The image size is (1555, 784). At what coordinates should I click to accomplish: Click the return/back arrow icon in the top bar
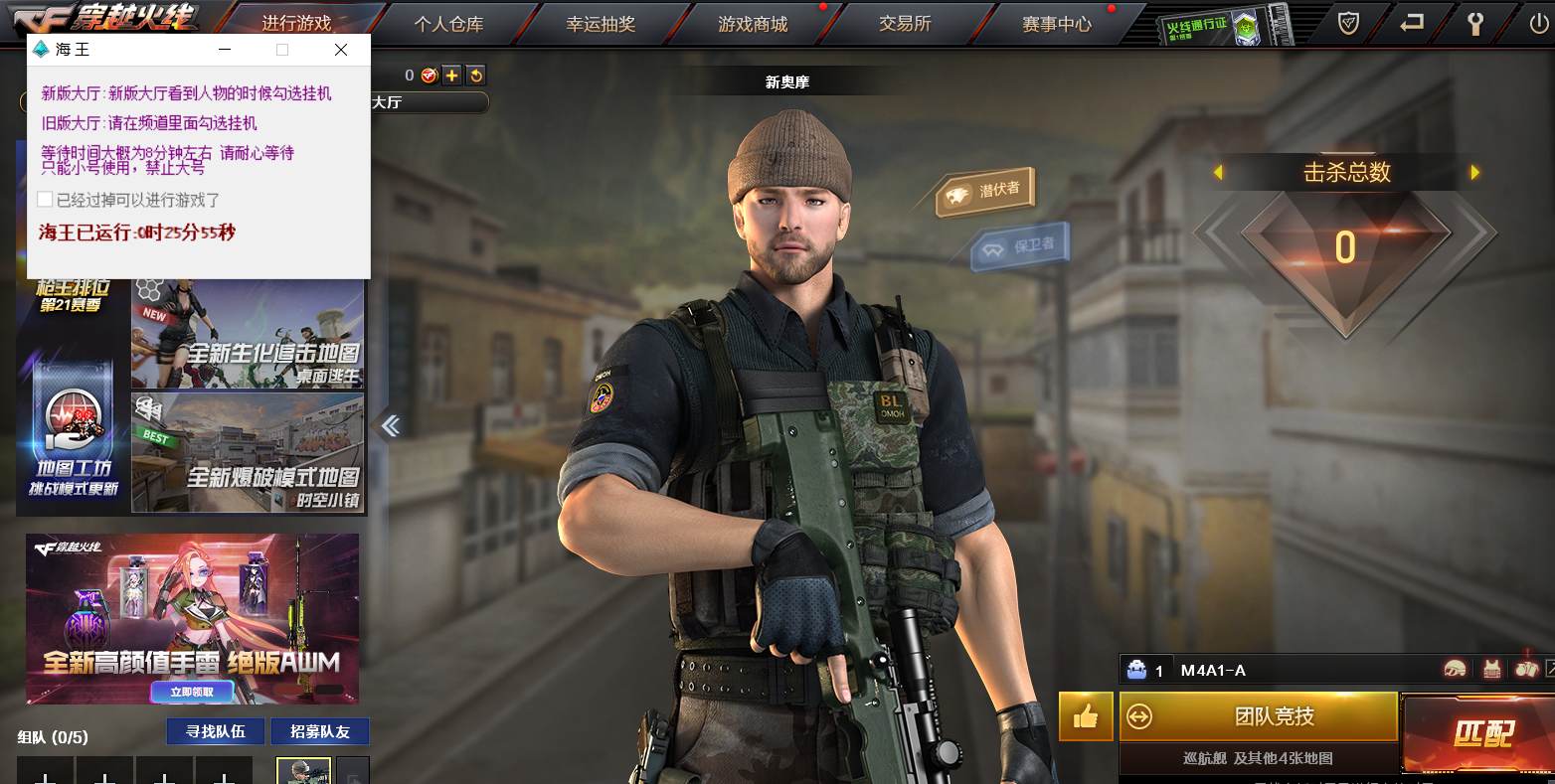(1411, 21)
